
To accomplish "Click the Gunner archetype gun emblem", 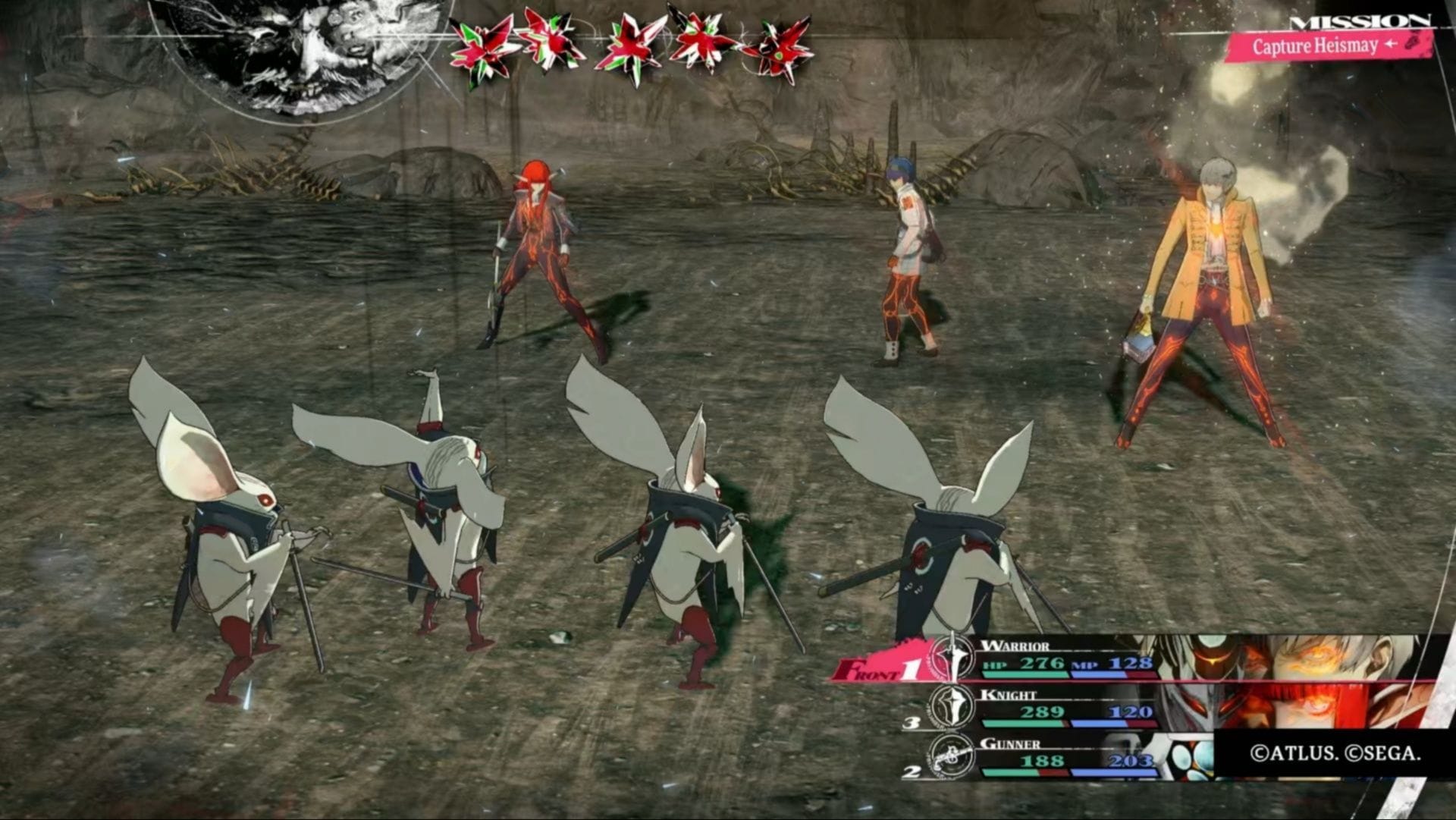I will [952, 756].
